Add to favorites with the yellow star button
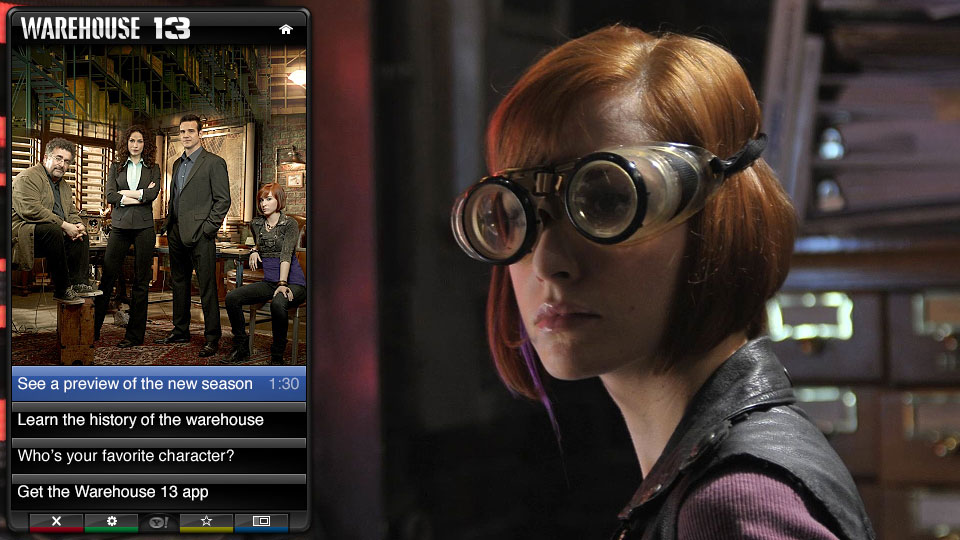960x540 pixels. 207,521
